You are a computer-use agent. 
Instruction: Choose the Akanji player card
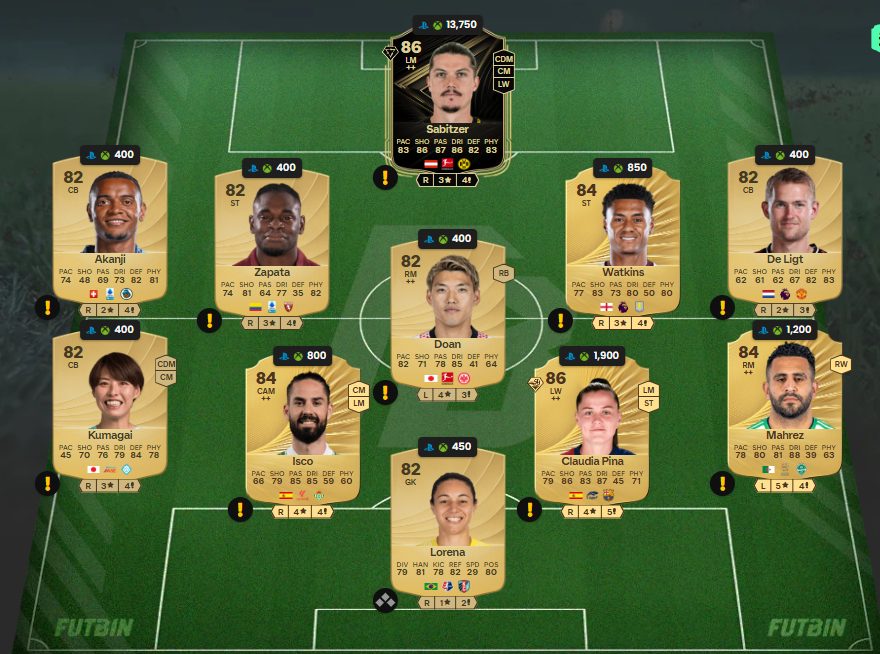[x=110, y=230]
